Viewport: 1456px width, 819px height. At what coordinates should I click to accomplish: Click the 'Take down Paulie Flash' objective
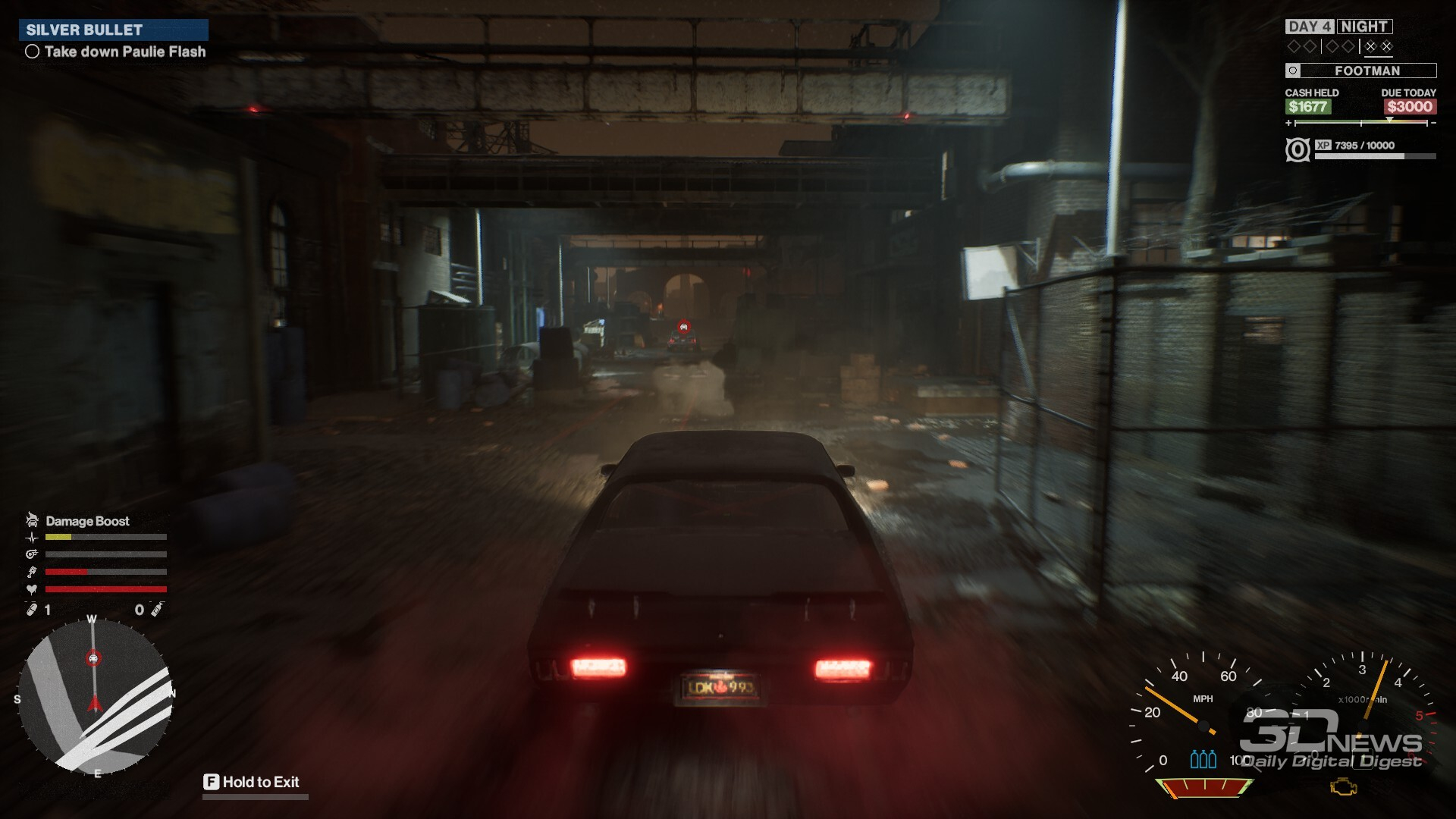tap(124, 52)
